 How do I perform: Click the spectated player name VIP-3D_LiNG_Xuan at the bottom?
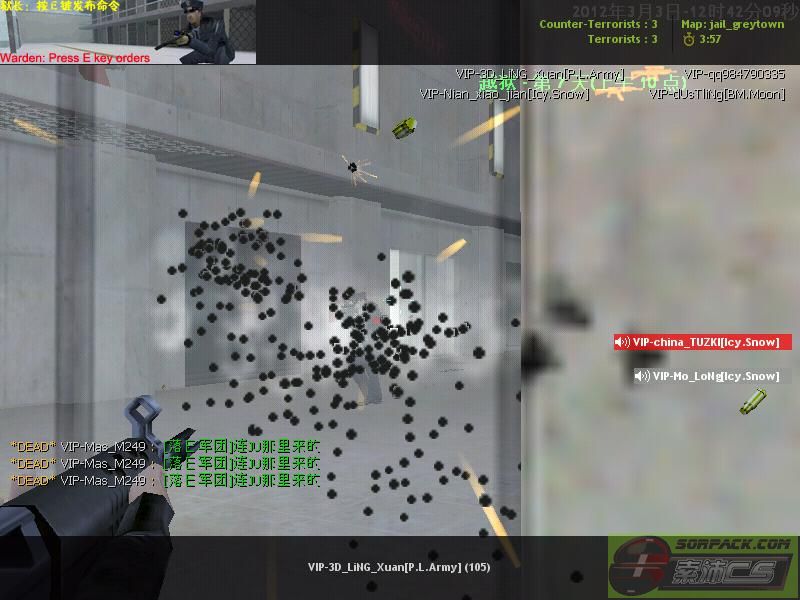tap(398, 567)
